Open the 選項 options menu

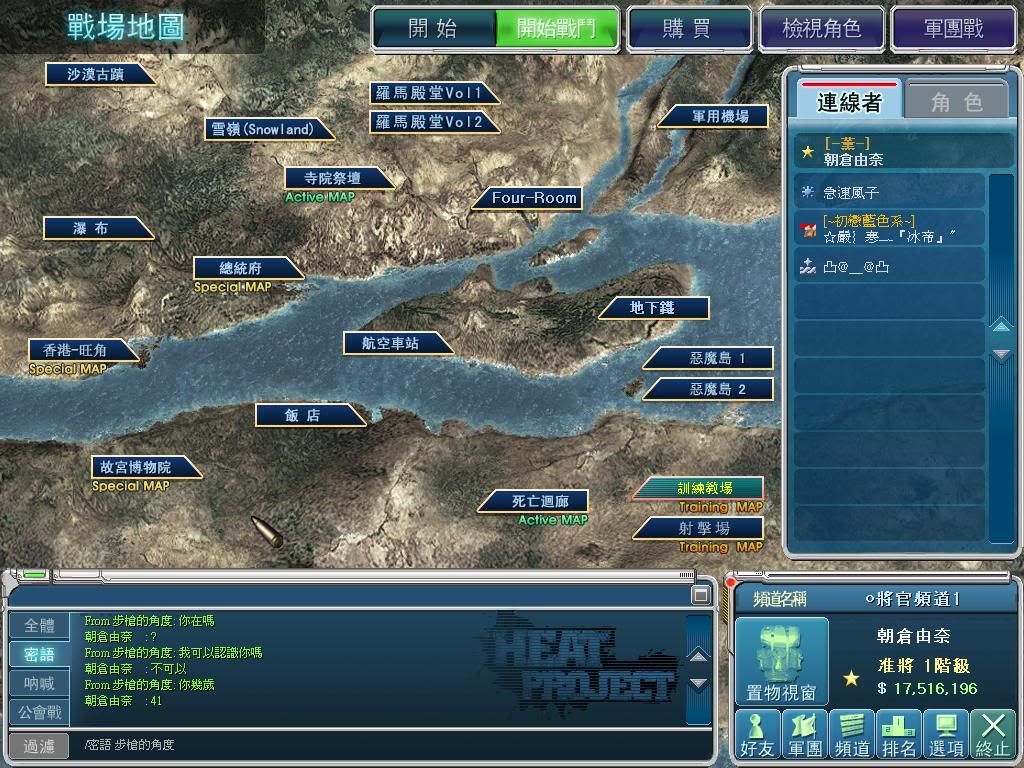point(945,733)
